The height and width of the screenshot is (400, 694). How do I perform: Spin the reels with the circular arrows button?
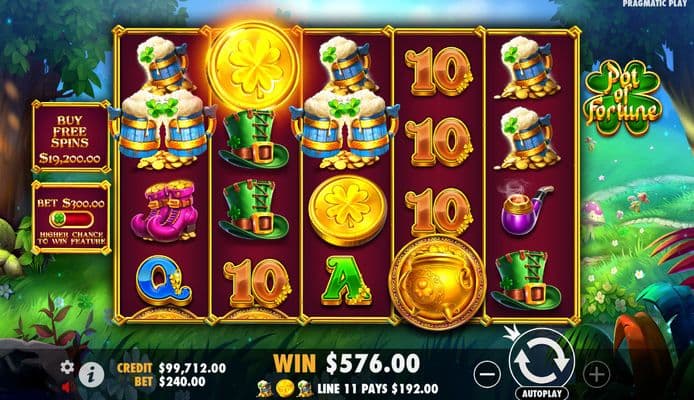[x=541, y=360]
